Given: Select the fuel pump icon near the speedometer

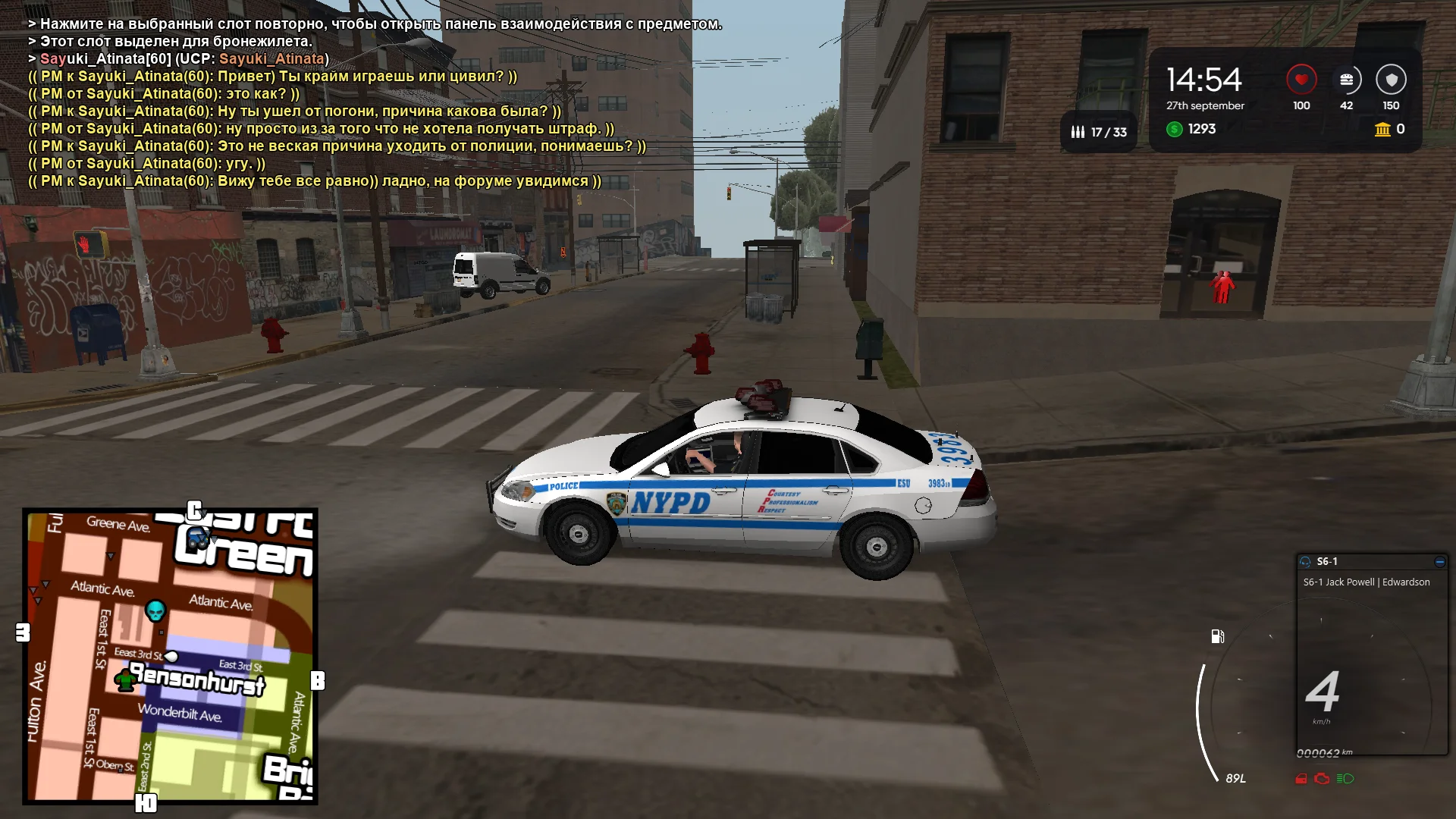Looking at the screenshot, I should coord(1219,636).
